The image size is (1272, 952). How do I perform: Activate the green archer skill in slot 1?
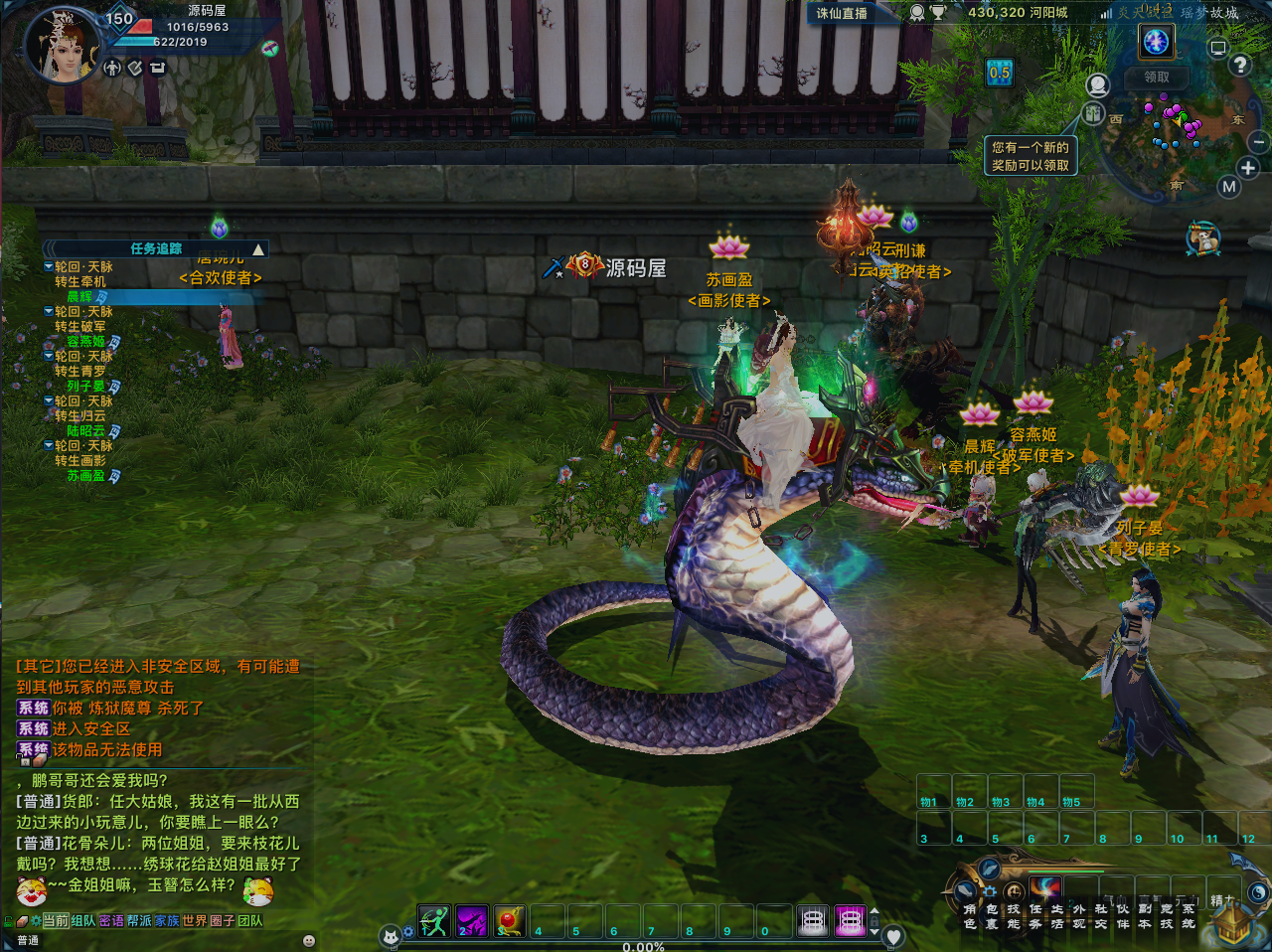point(434,921)
